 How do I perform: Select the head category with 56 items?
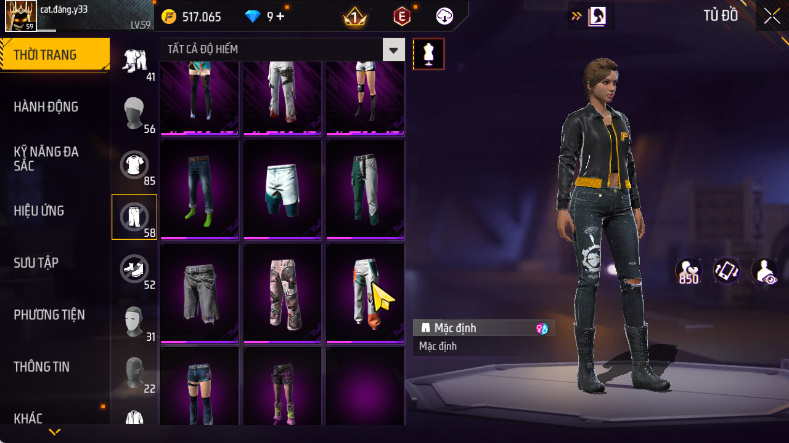click(x=134, y=114)
